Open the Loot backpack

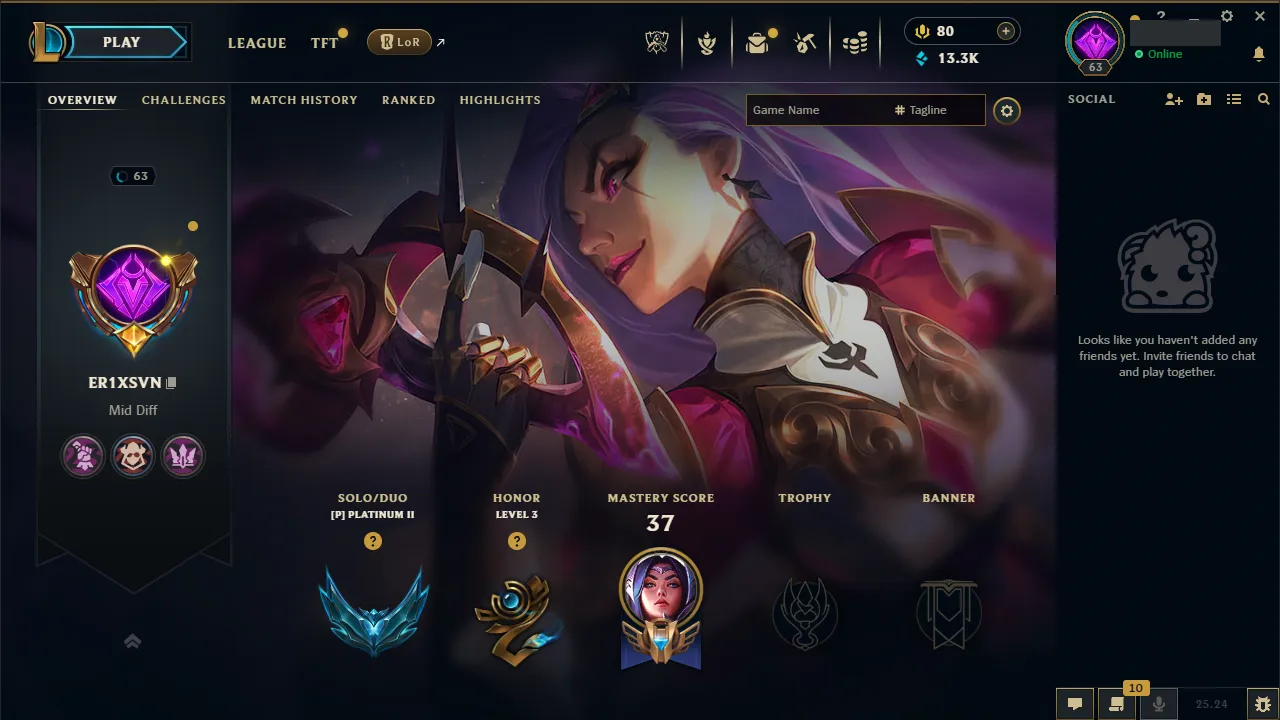[757, 41]
